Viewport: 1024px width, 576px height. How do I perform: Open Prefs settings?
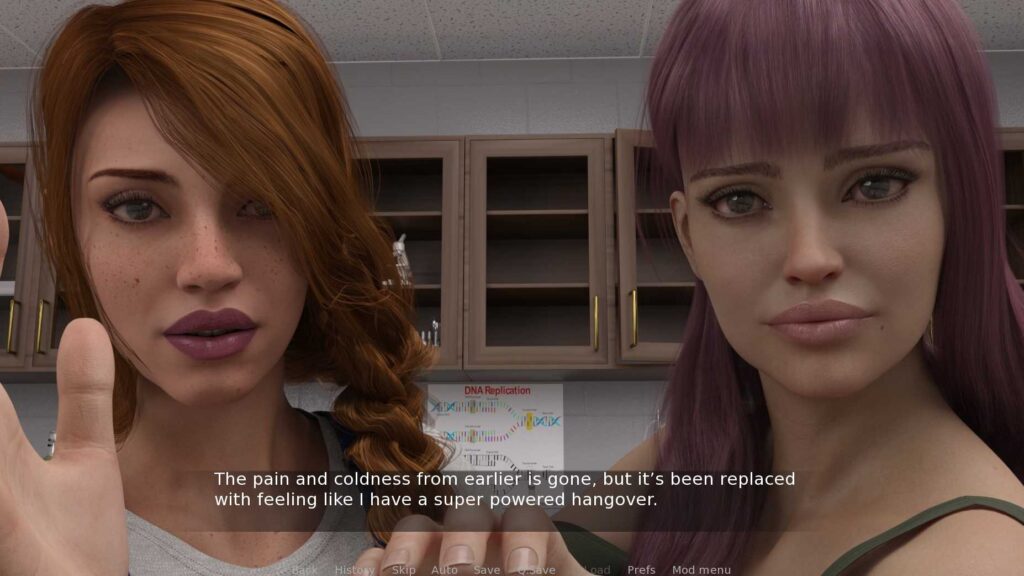point(641,570)
